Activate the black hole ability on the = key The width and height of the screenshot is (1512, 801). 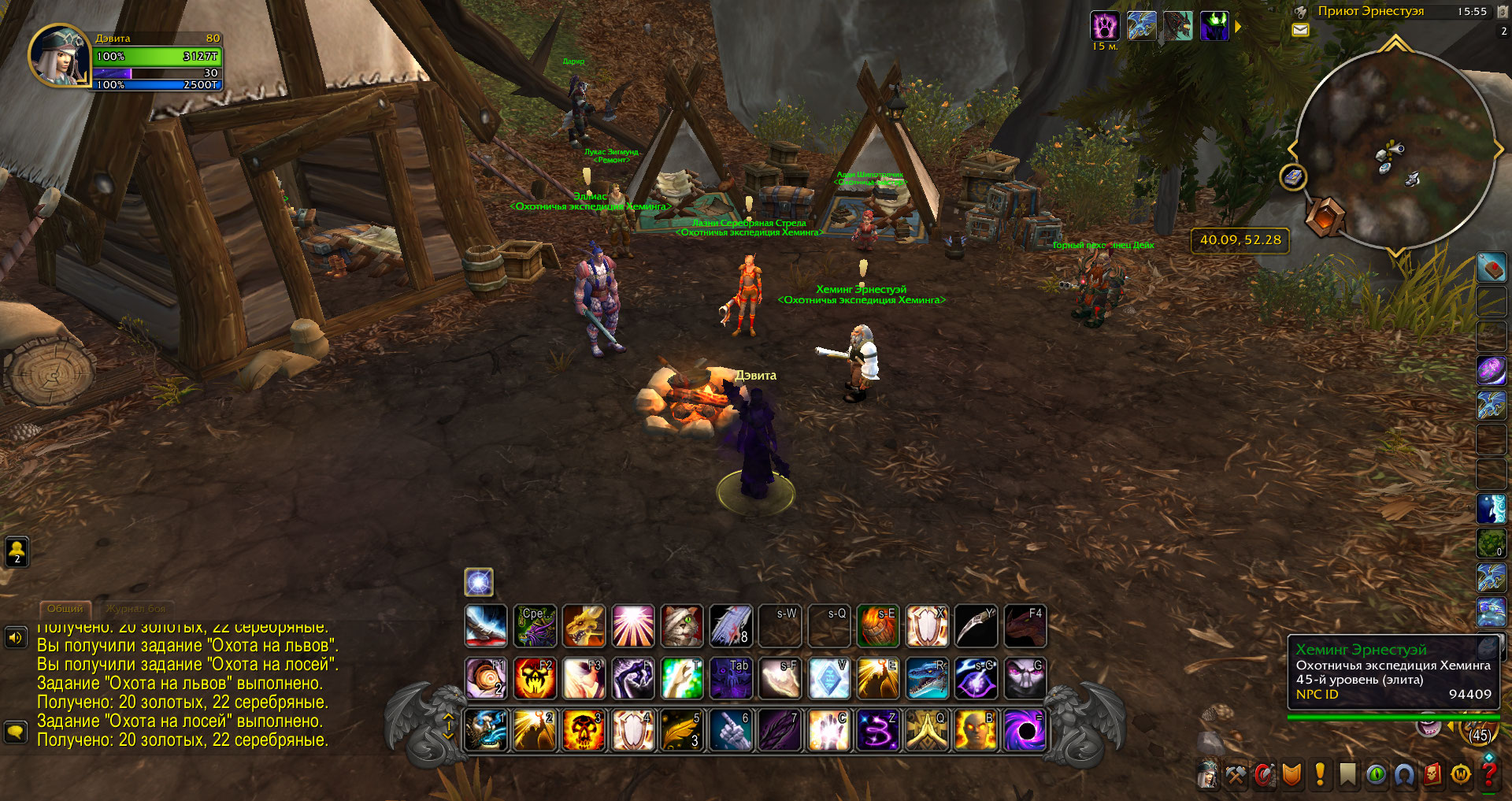point(1025,729)
